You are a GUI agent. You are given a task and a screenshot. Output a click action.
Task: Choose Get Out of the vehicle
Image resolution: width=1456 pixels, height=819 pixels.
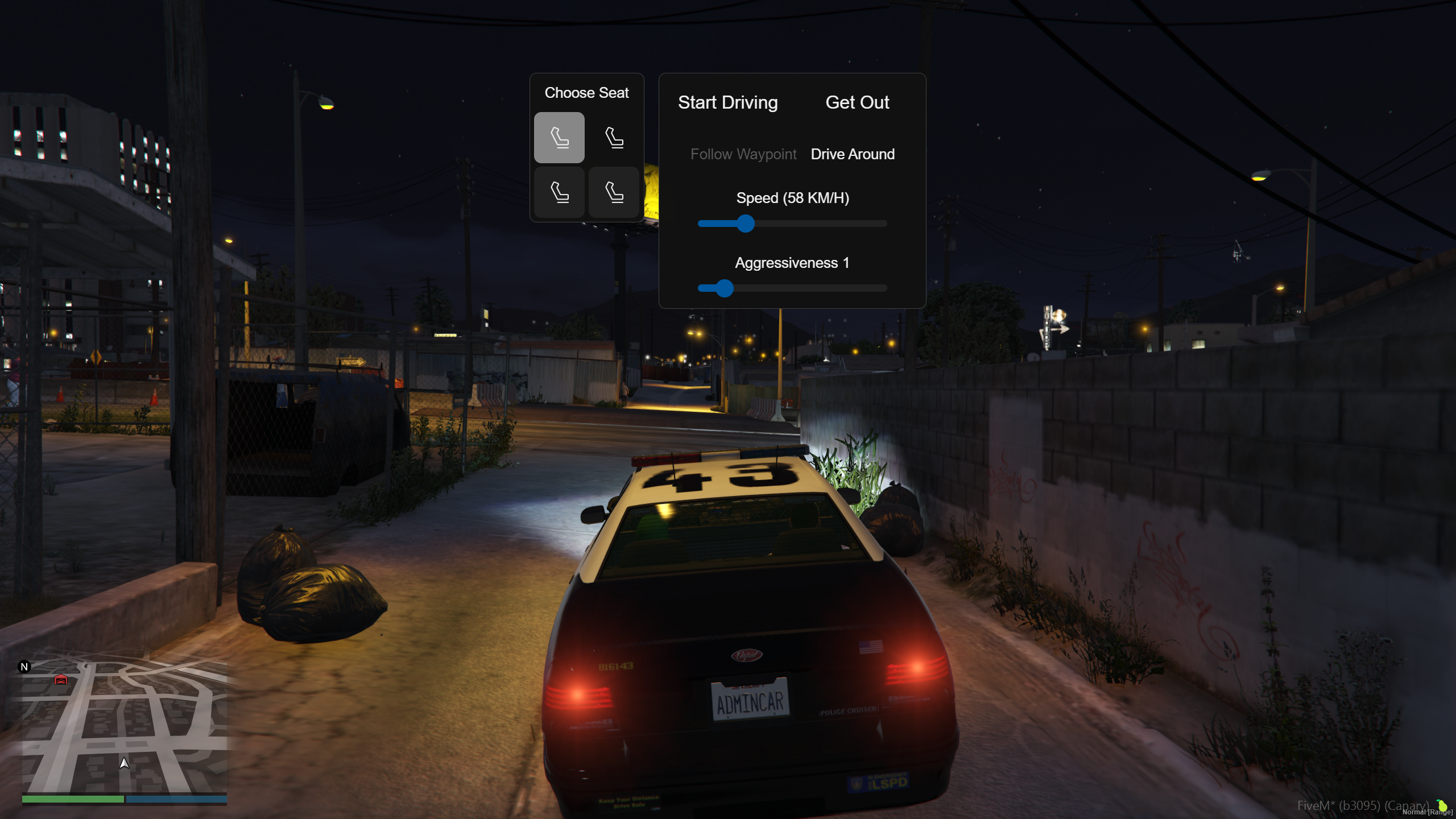click(x=857, y=102)
